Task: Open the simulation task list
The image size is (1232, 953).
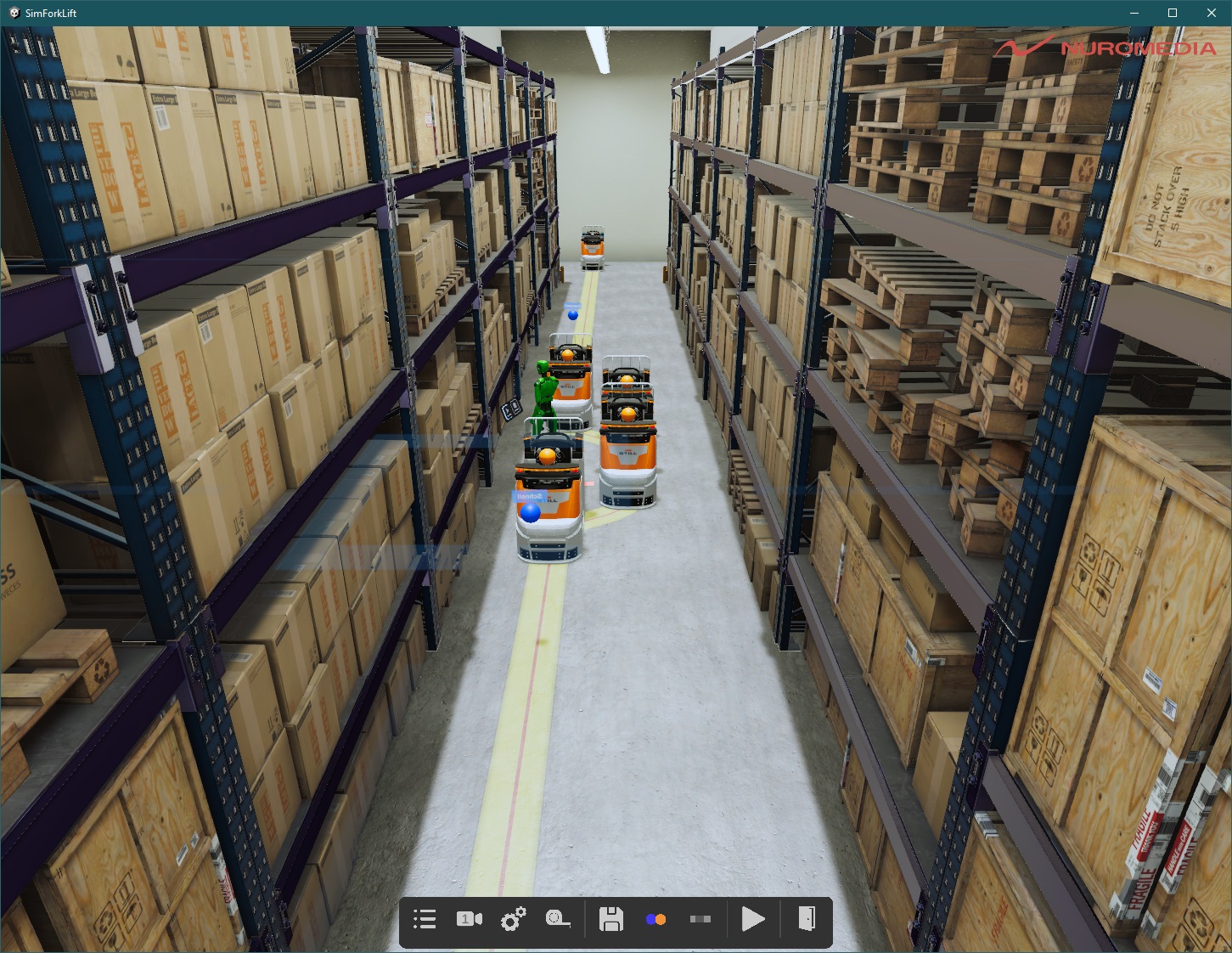Action: [425, 919]
